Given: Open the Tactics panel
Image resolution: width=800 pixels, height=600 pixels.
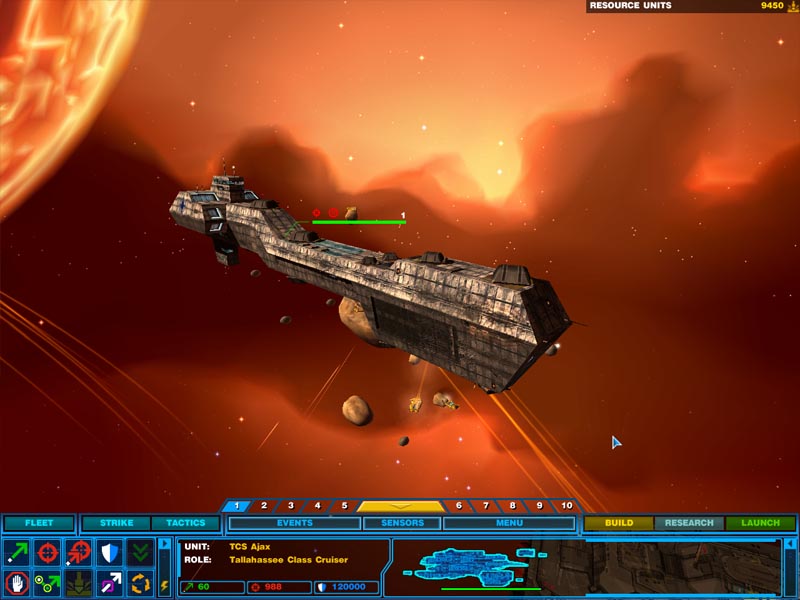Looking at the screenshot, I should (x=185, y=523).
